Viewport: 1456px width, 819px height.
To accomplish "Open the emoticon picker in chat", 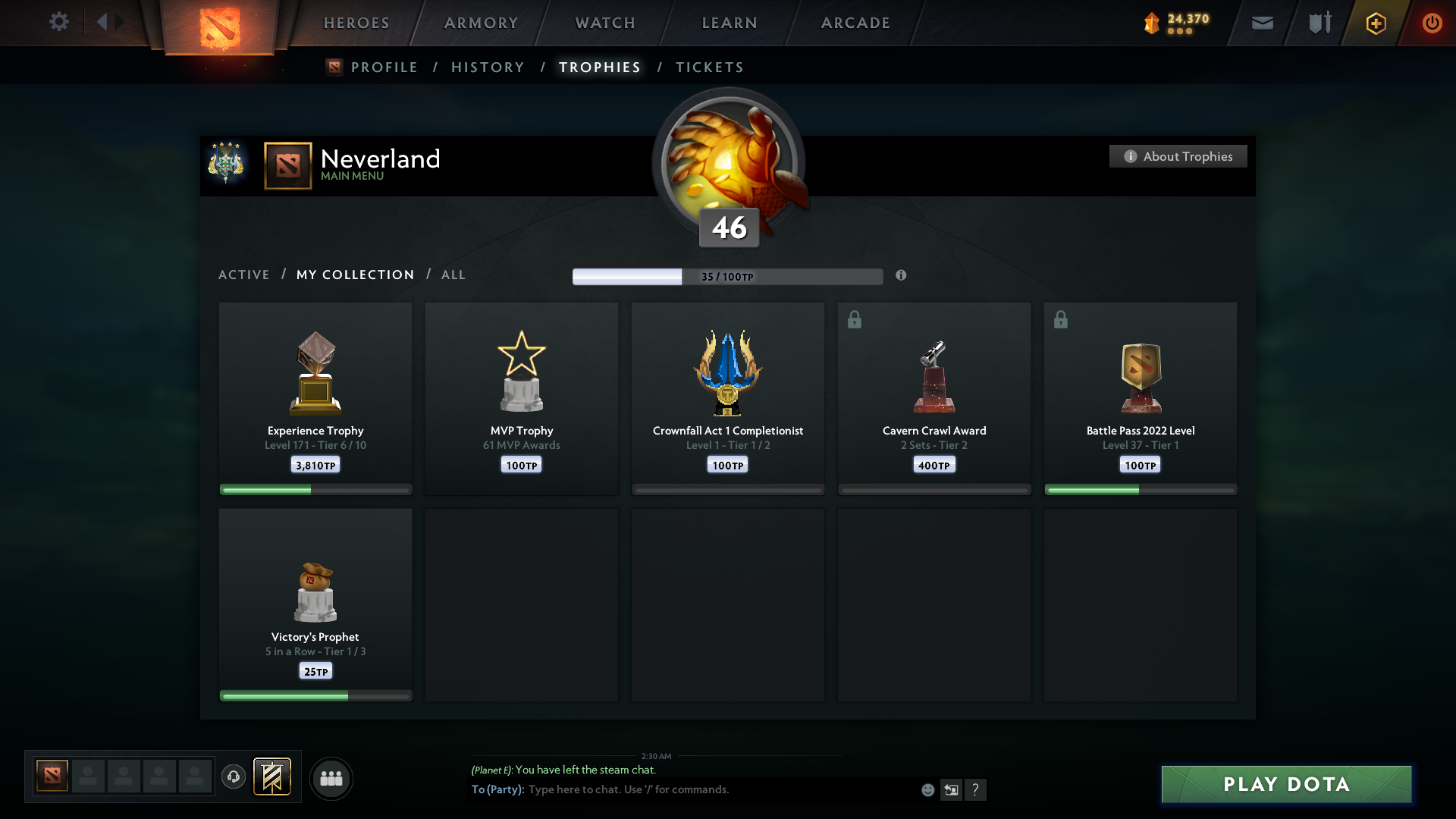I will pyautogui.click(x=928, y=789).
